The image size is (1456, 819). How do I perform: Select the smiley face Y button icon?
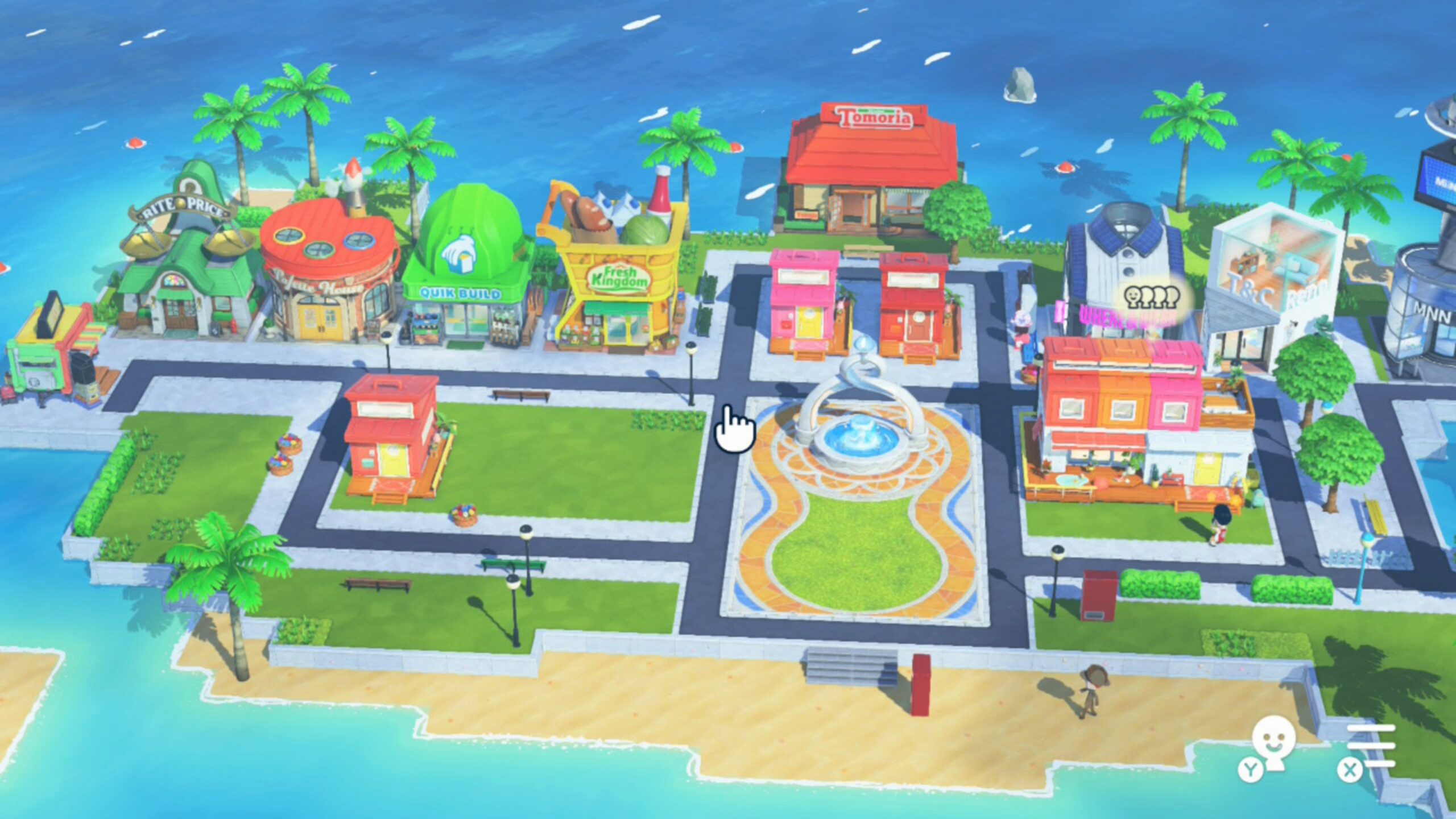coord(1274,751)
